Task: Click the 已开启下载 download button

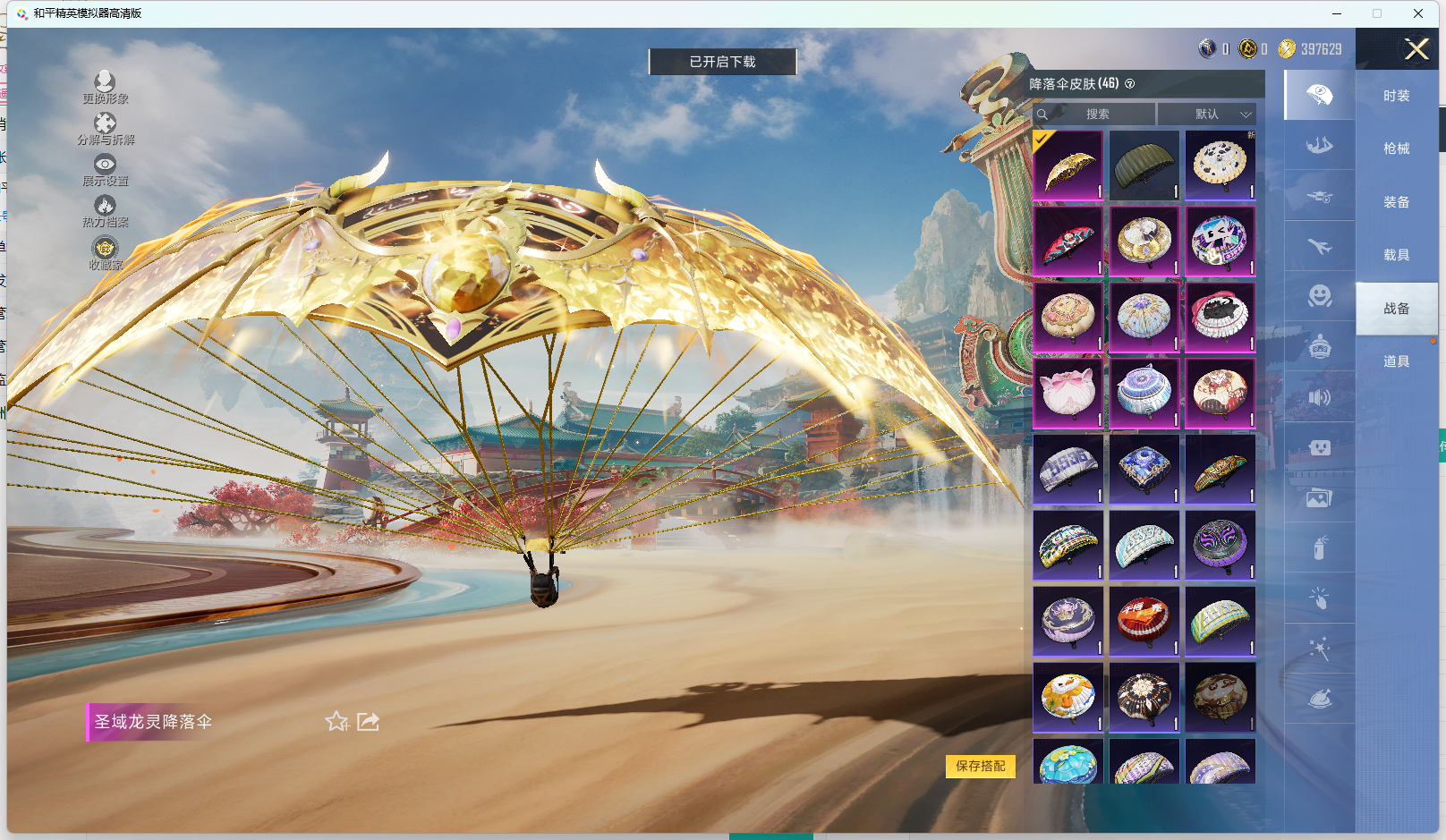Action: (x=722, y=62)
